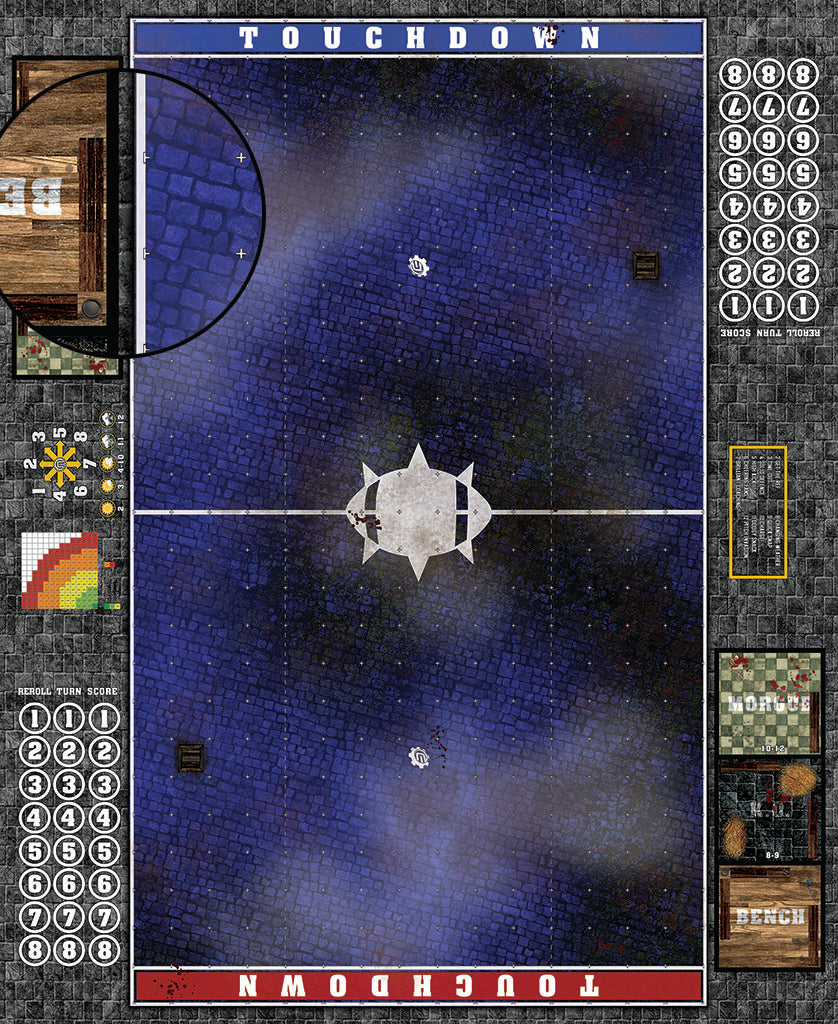This screenshot has width=838, height=1024.
Task: Choose the Bench box below the KO box
Action: point(768,917)
